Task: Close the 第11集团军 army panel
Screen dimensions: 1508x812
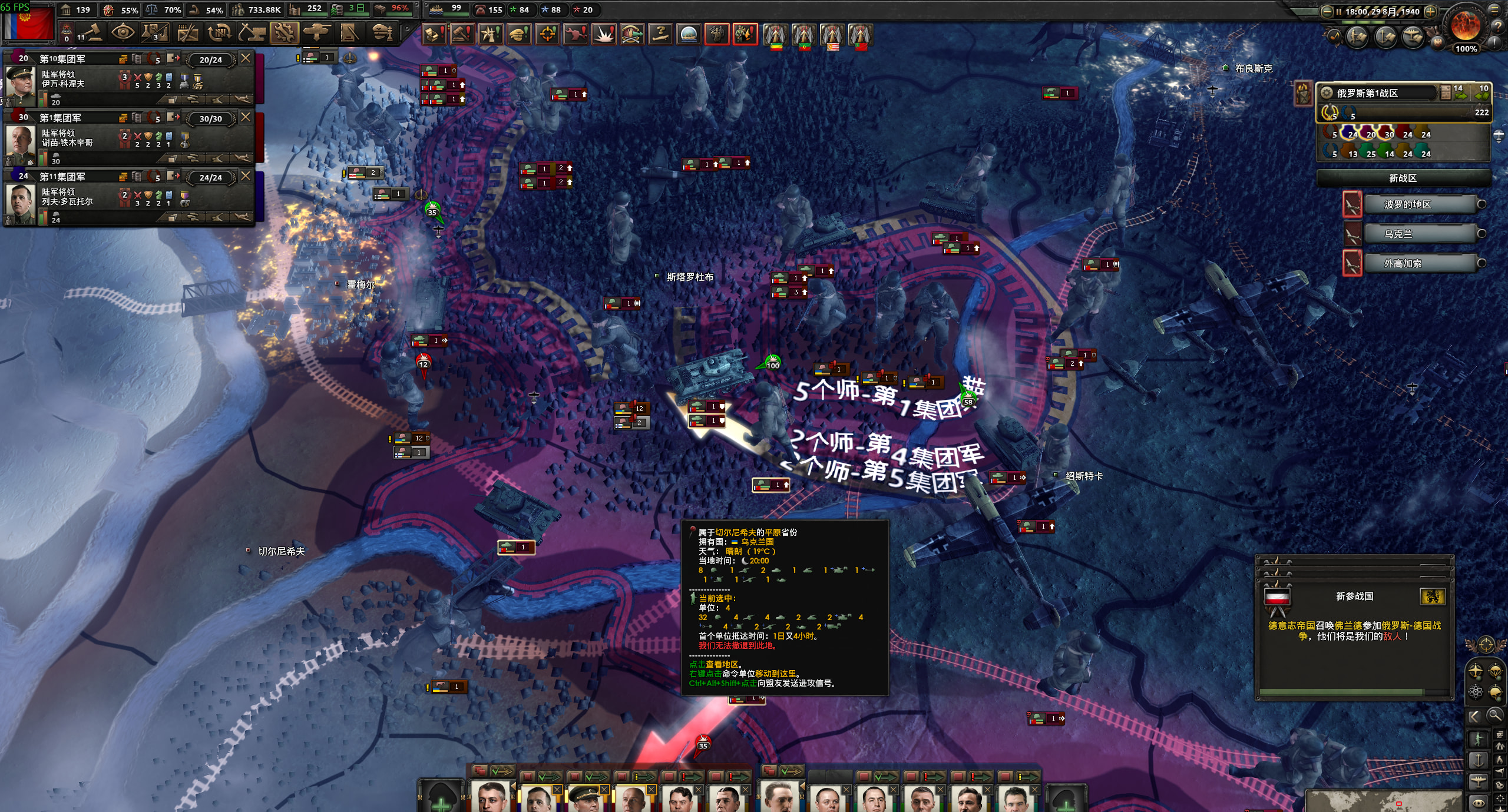Action: coord(246,176)
